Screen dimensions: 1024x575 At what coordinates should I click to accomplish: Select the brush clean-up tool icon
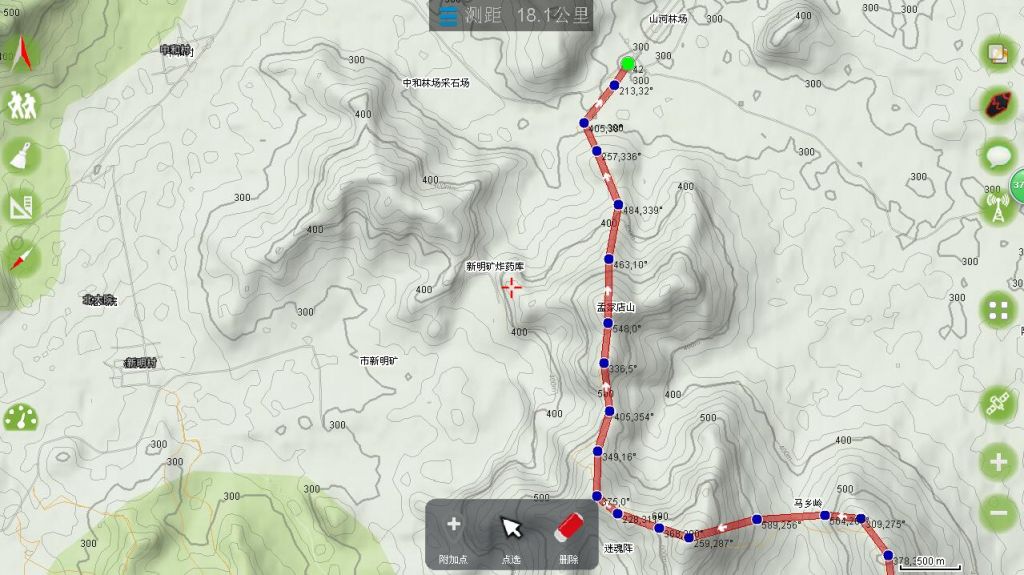point(20,156)
